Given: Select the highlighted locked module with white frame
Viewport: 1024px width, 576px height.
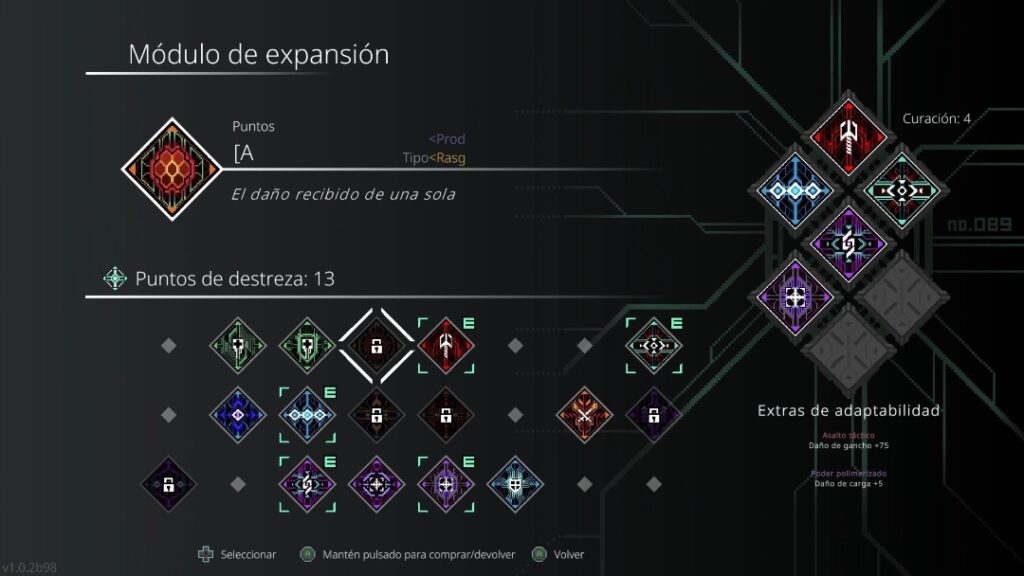Looking at the screenshot, I should tap(376, 346).
